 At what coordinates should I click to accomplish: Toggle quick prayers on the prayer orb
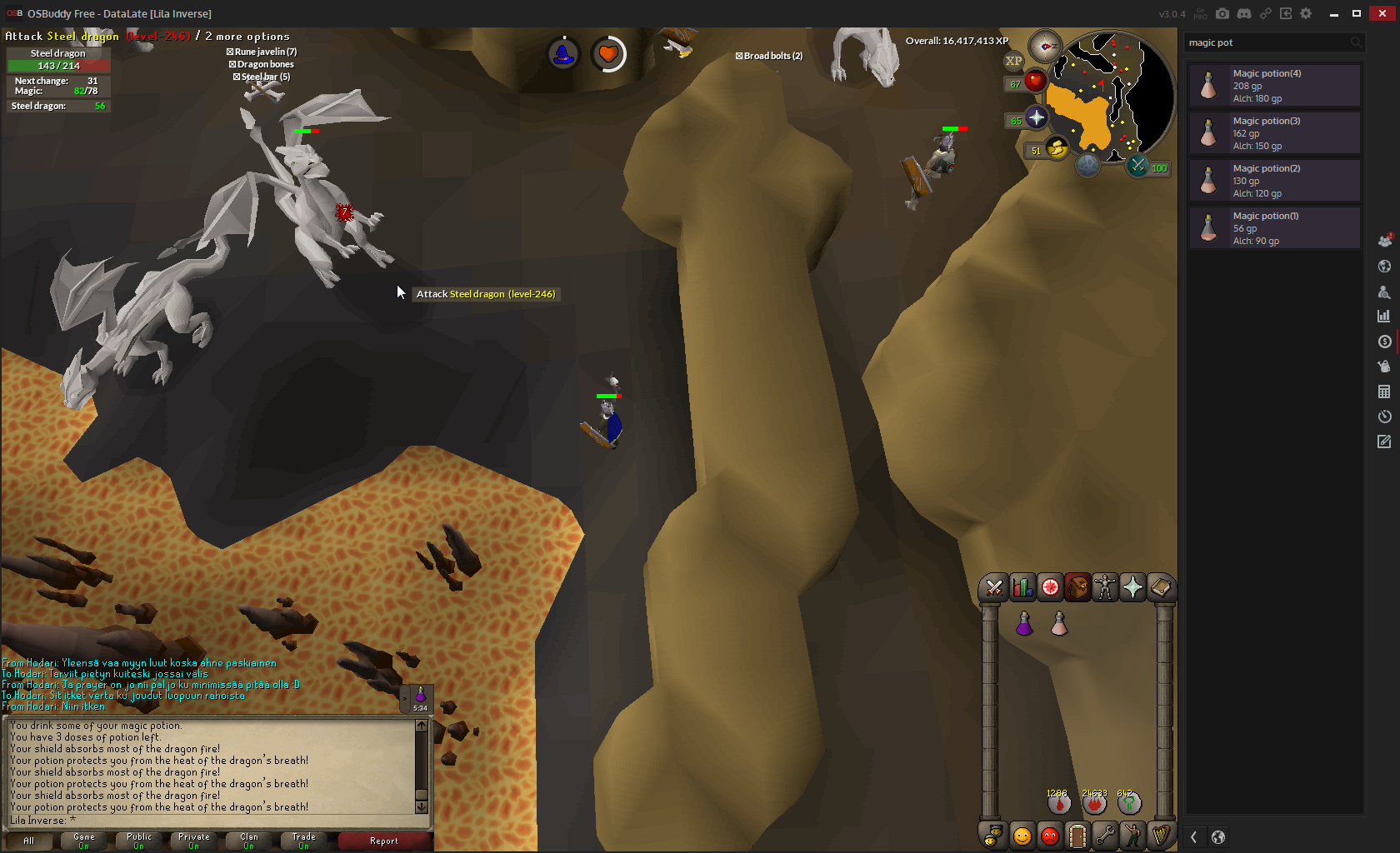pos(1036,117)
